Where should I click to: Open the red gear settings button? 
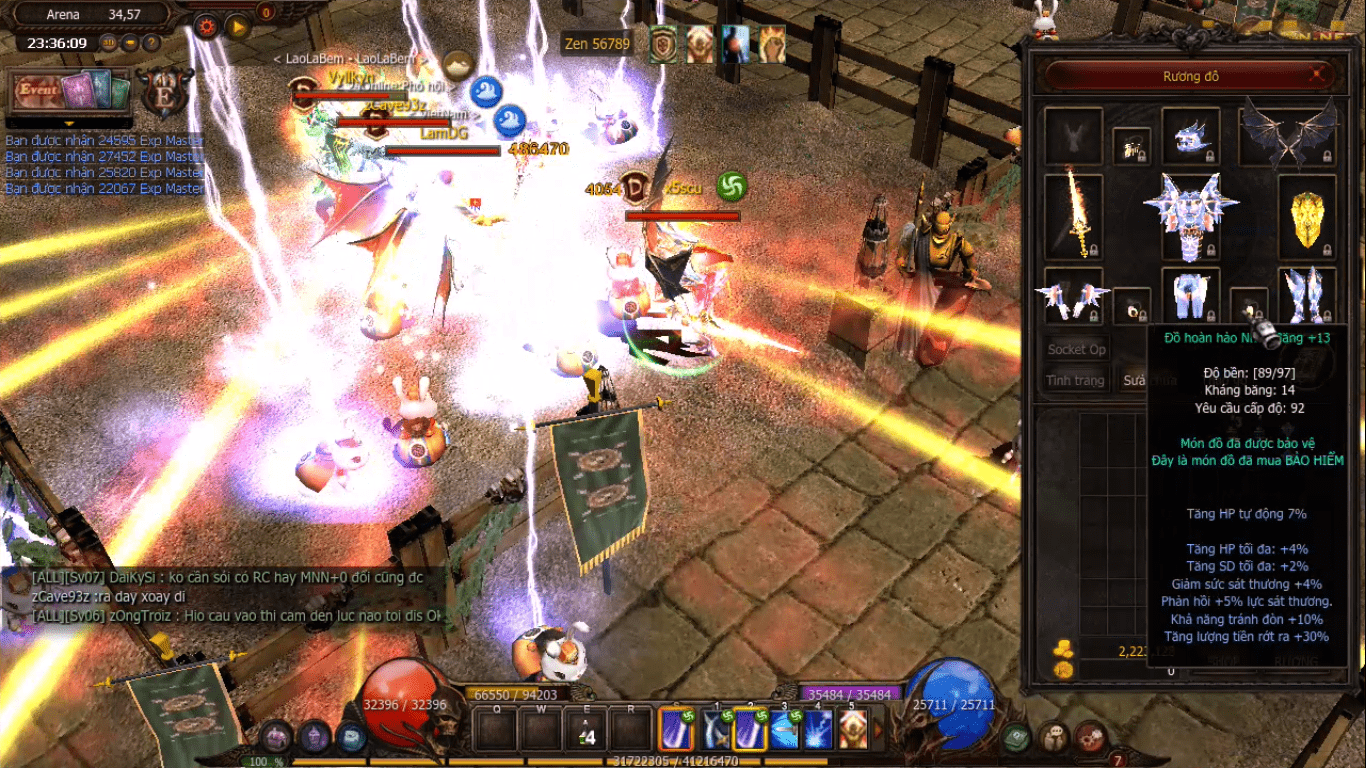point(207,27)
